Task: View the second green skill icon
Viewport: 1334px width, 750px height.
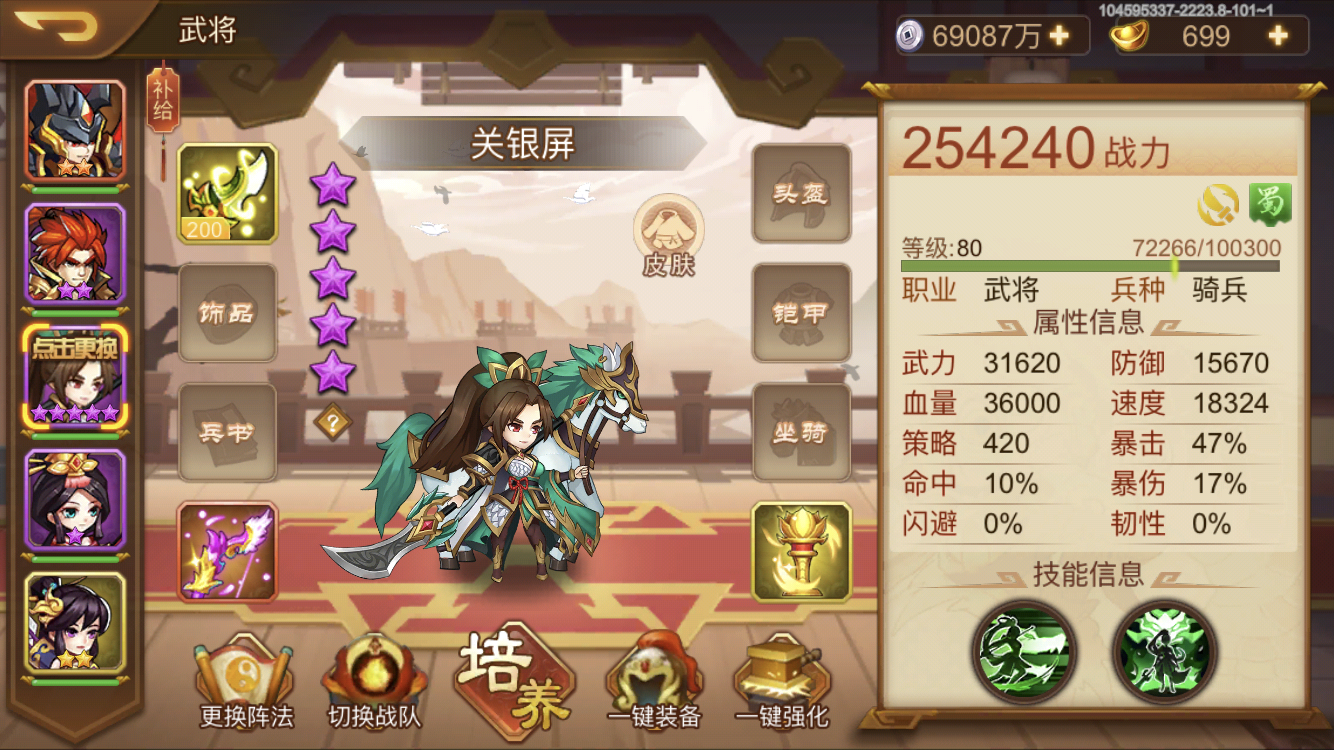Action: tap(1166, 651)
